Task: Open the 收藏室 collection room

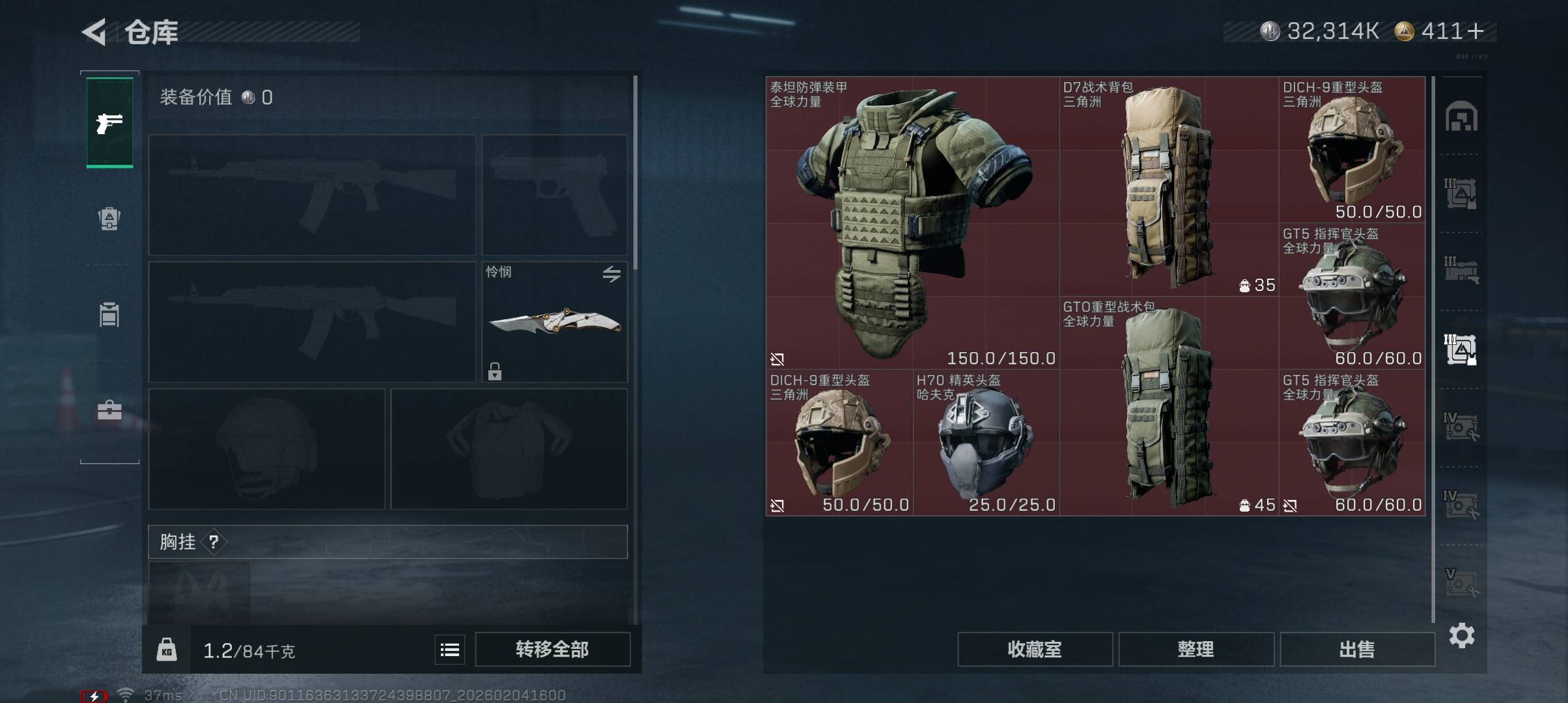Action: pyautogui.click(x=1034, y=649)
